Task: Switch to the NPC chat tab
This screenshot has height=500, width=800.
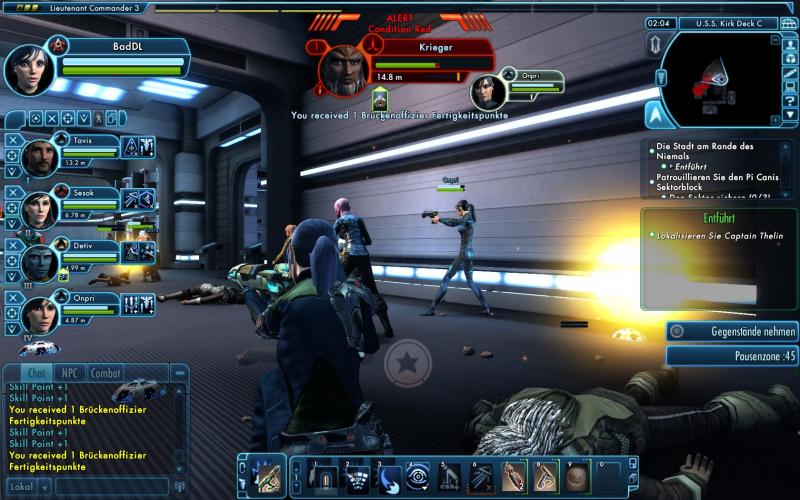Action: (71, 373)
